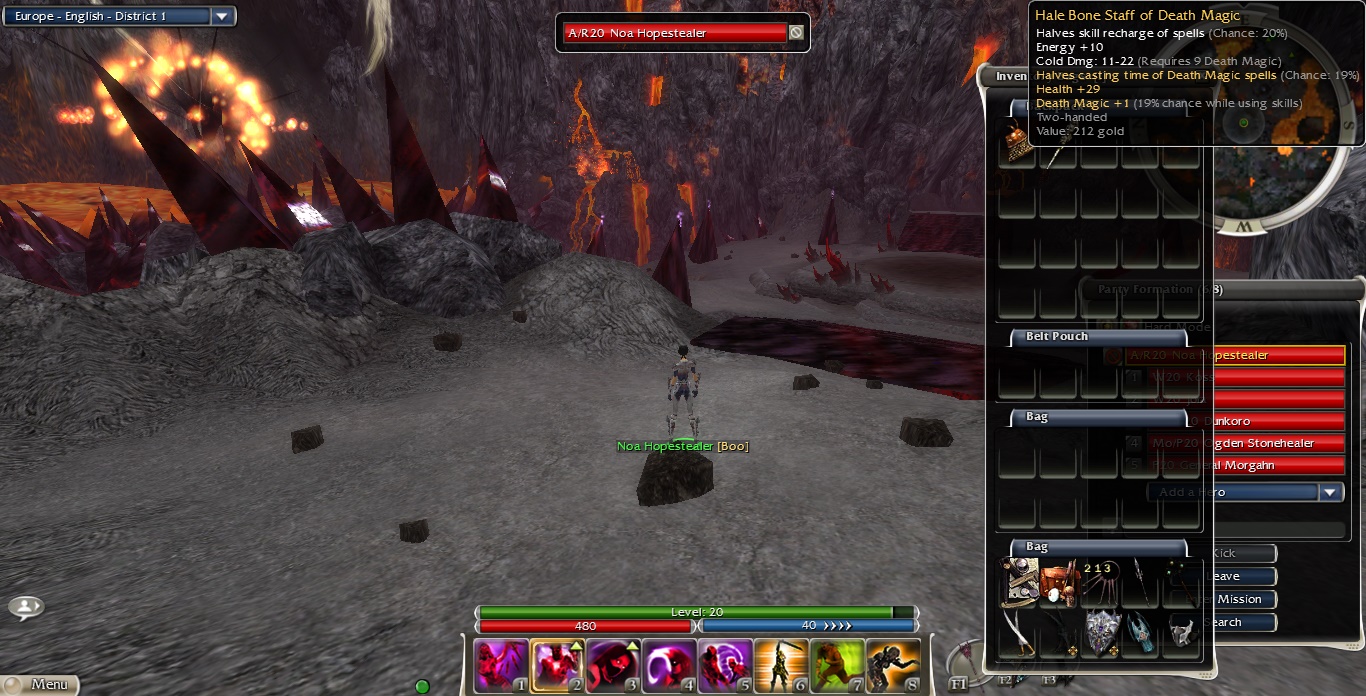Trigger the purple swirl skill in slot 4
Viewport: 1366px width, 696px height.
coord(668,665)
